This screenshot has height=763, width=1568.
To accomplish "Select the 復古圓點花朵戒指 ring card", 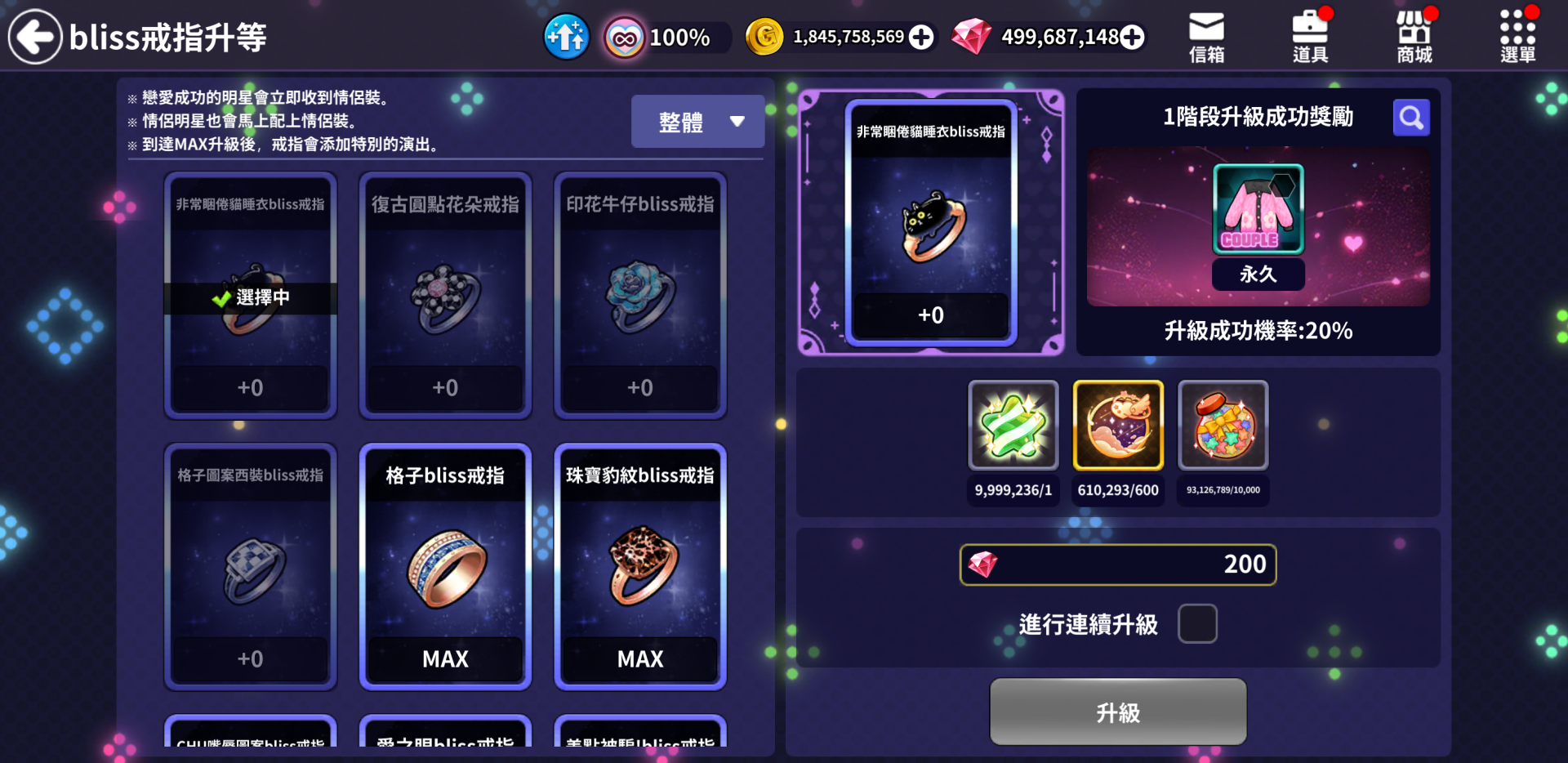I will pos(445,296).
